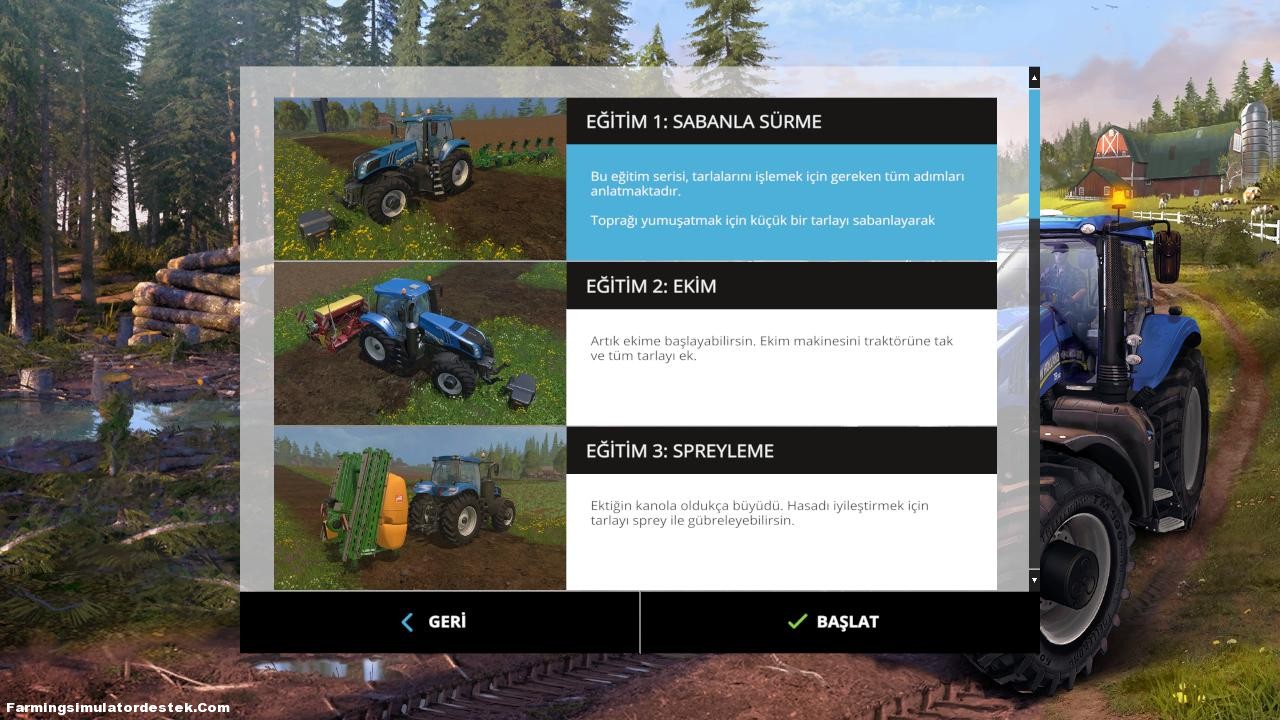Select the EĞİTİM 2: EKİM tutorial
1280x720 pixels.
pos(635,343)
